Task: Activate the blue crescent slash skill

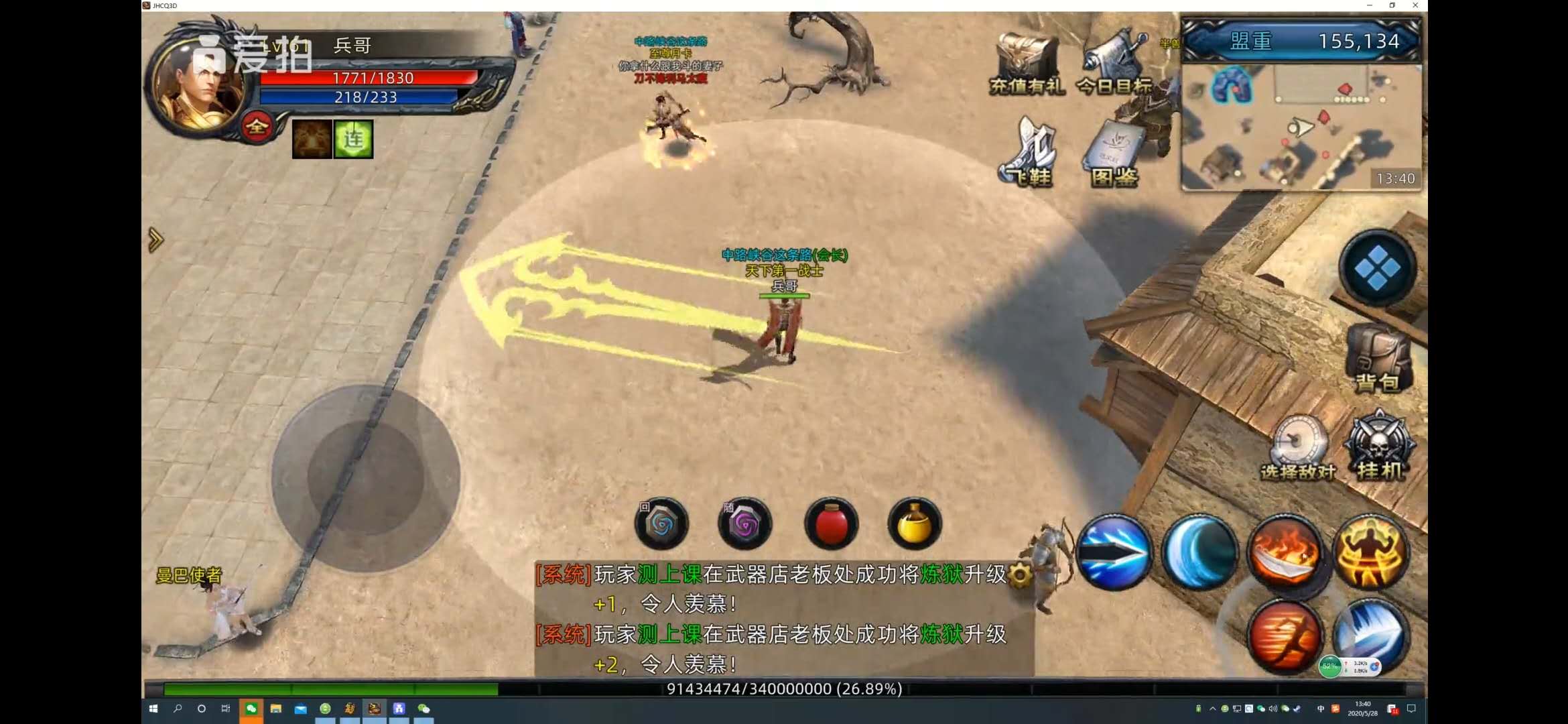Action: tap(1199, 552)
